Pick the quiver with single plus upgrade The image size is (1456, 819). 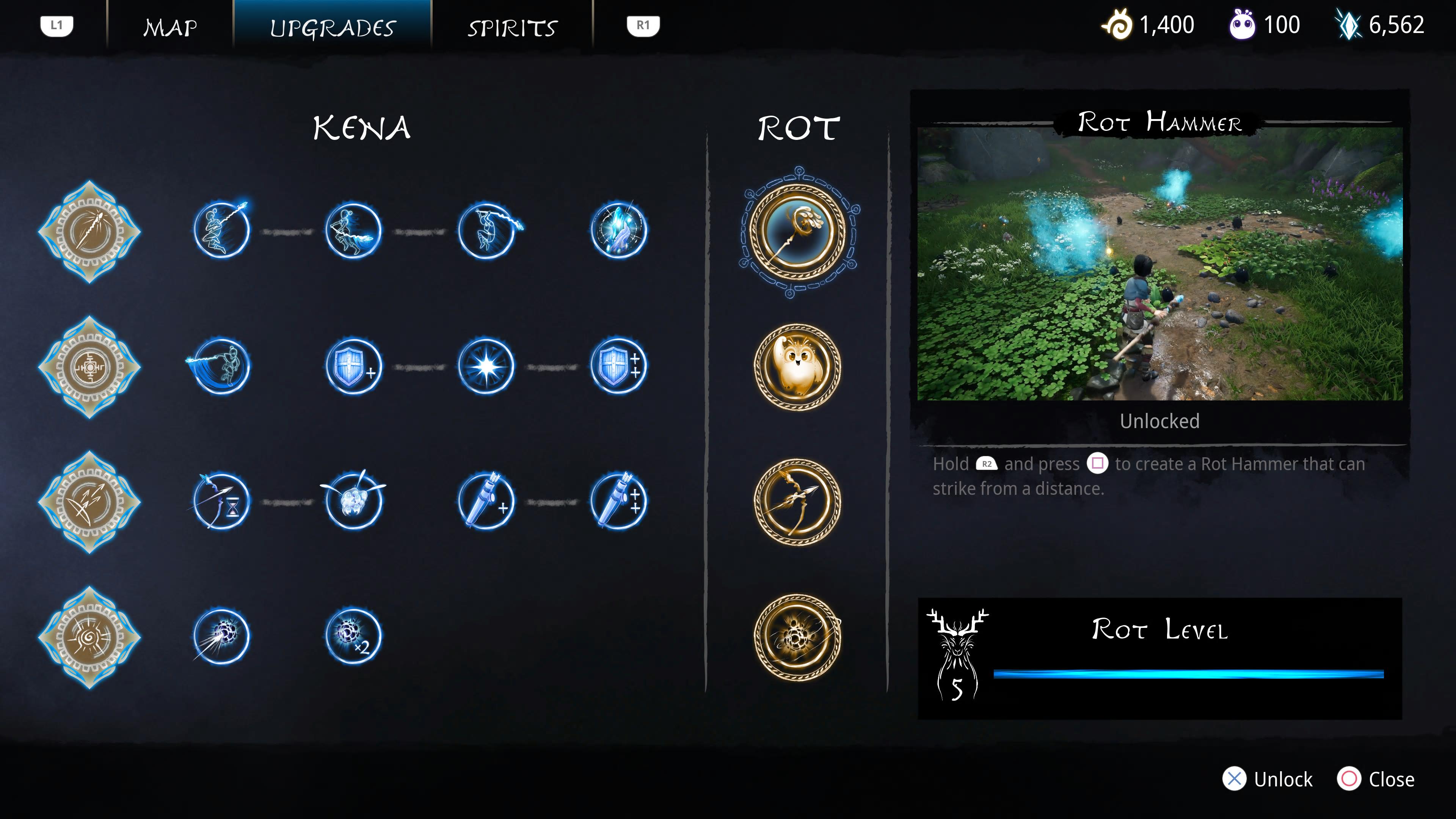(486, 501)
